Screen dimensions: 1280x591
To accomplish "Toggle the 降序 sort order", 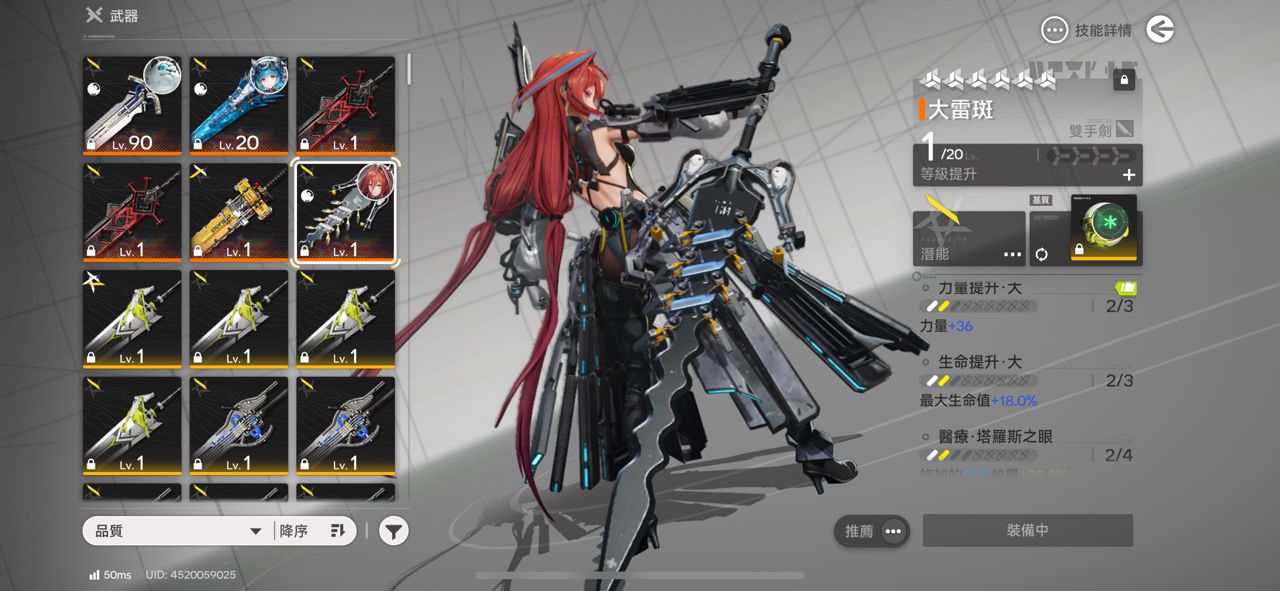I will point(313,531).
